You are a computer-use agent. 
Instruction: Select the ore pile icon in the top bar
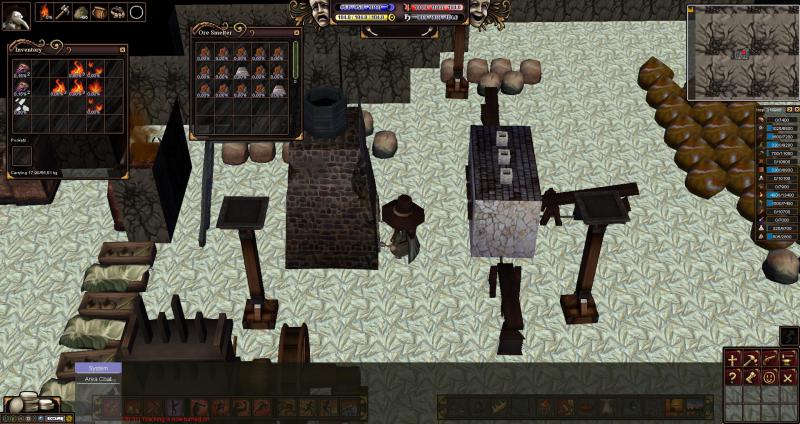pyautogui.click(x=81, y=12)
